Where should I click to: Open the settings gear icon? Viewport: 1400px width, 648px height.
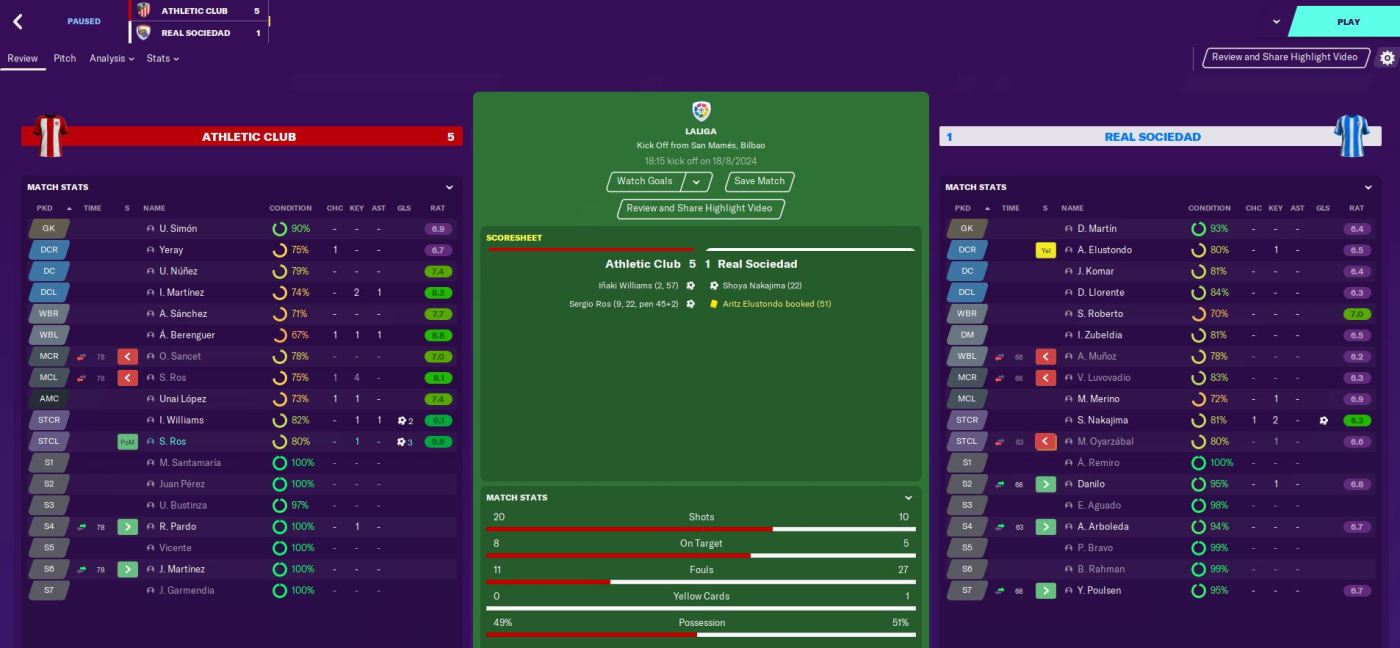pos(1387,58)
